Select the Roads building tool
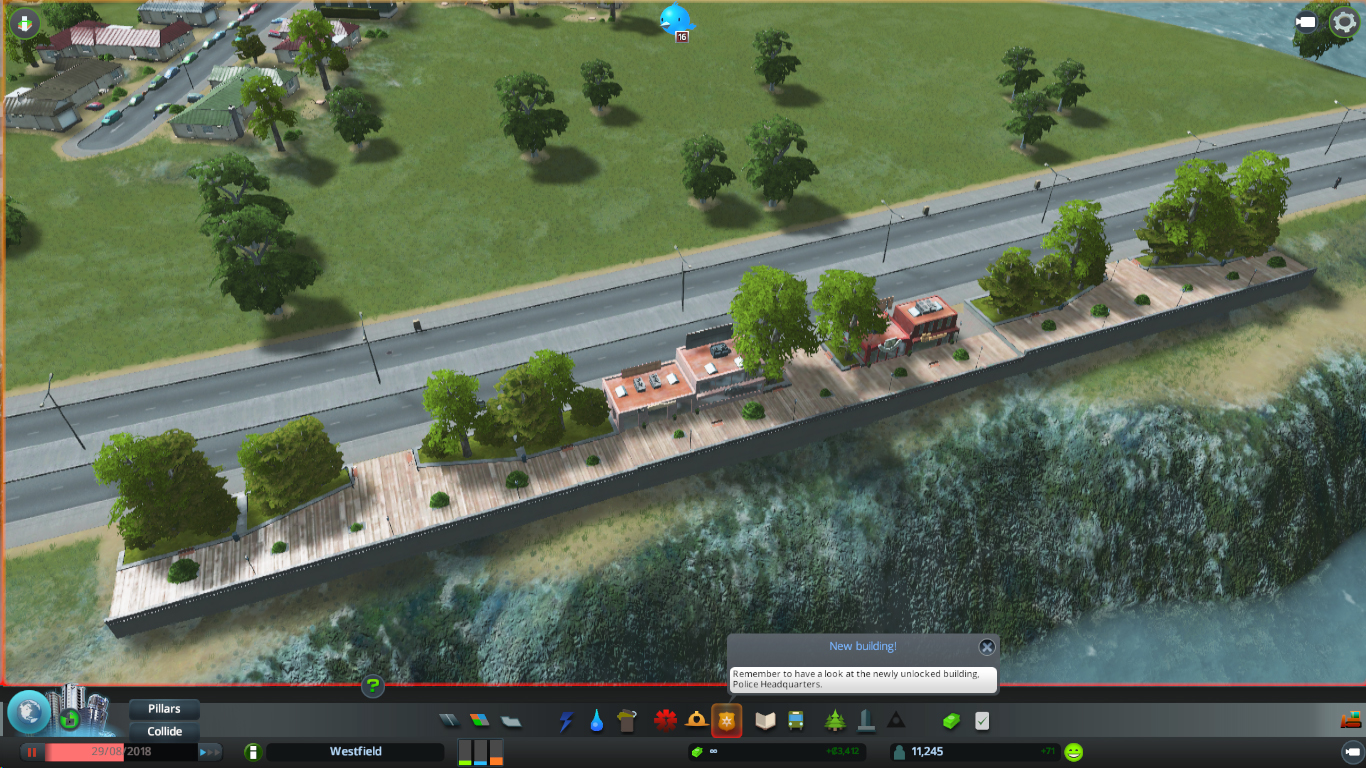This screenshot has width=1366, height=768. [x=447, y=719]
